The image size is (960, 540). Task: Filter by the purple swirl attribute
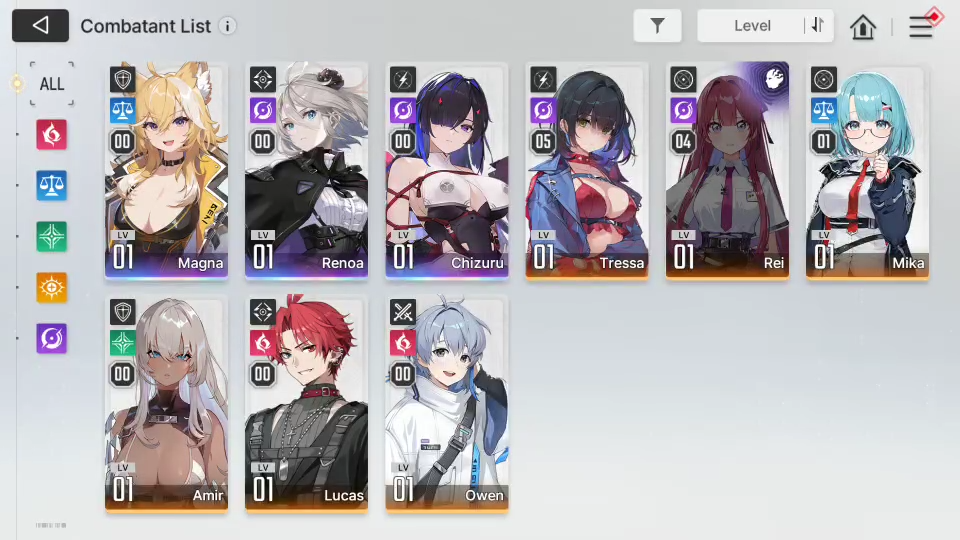pyautogui.click(x=52, y=338)
